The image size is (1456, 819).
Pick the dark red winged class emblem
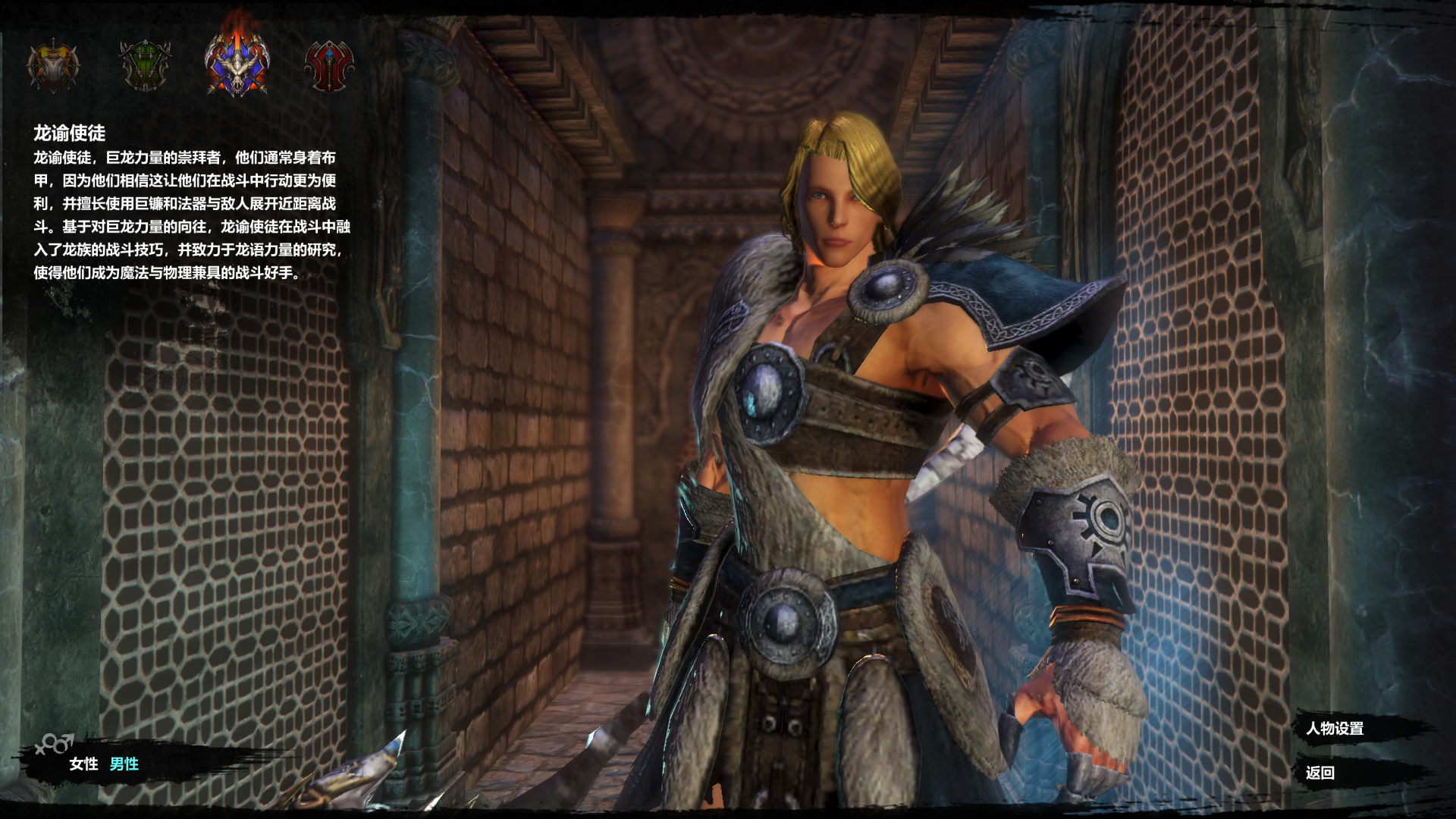pyautogui.click(x=329, y=67)
